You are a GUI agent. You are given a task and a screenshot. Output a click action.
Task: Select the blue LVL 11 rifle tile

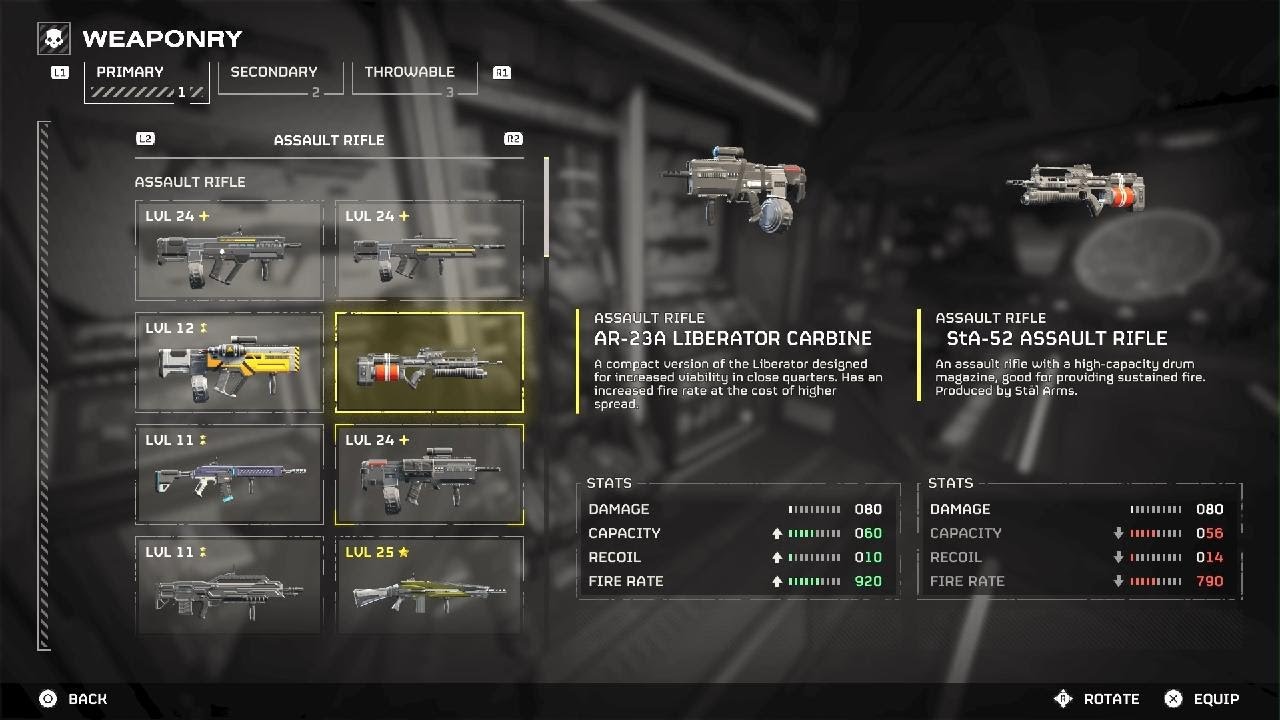tap(229, 474)
